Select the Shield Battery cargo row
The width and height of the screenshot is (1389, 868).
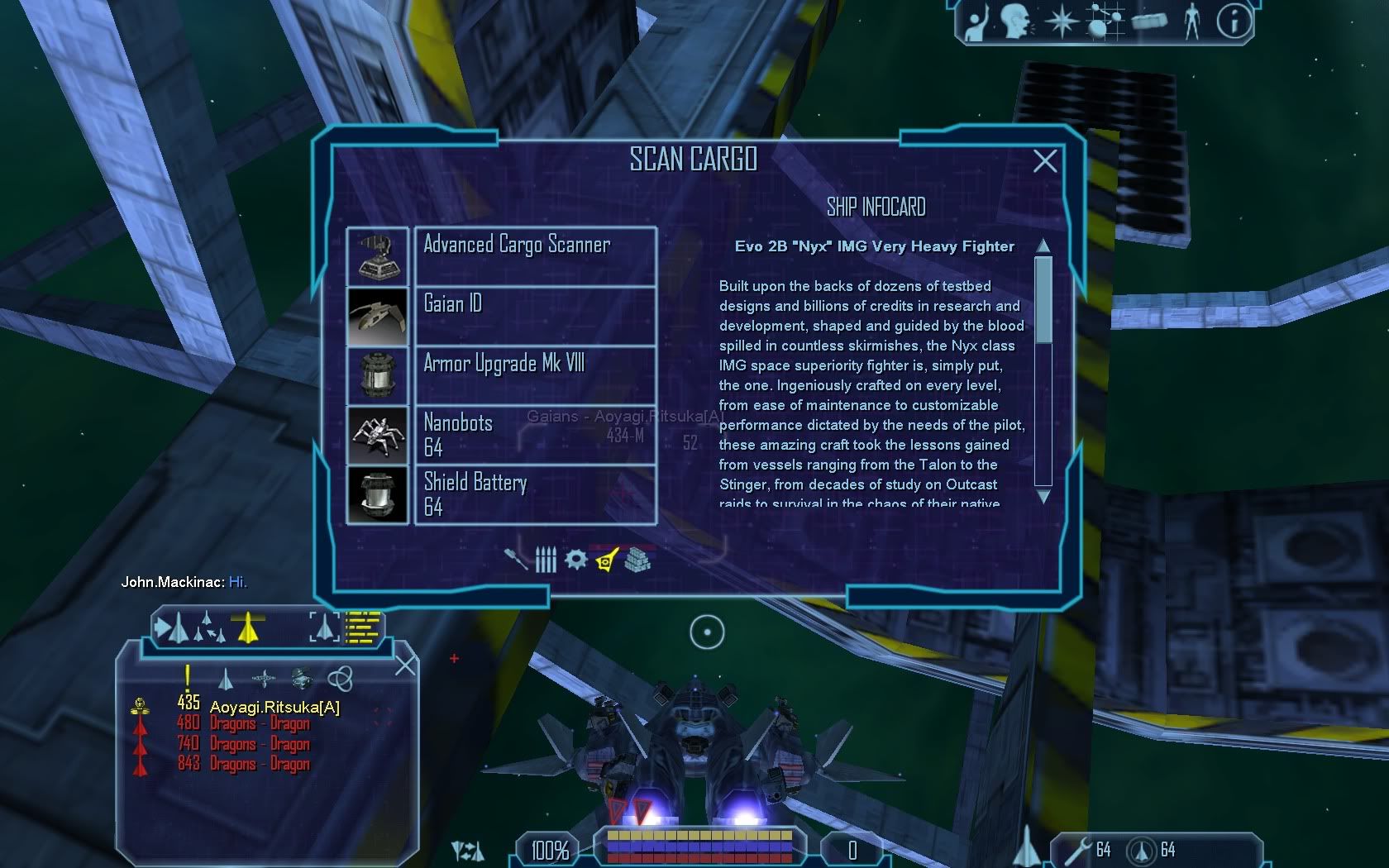(x=535, y=494)
